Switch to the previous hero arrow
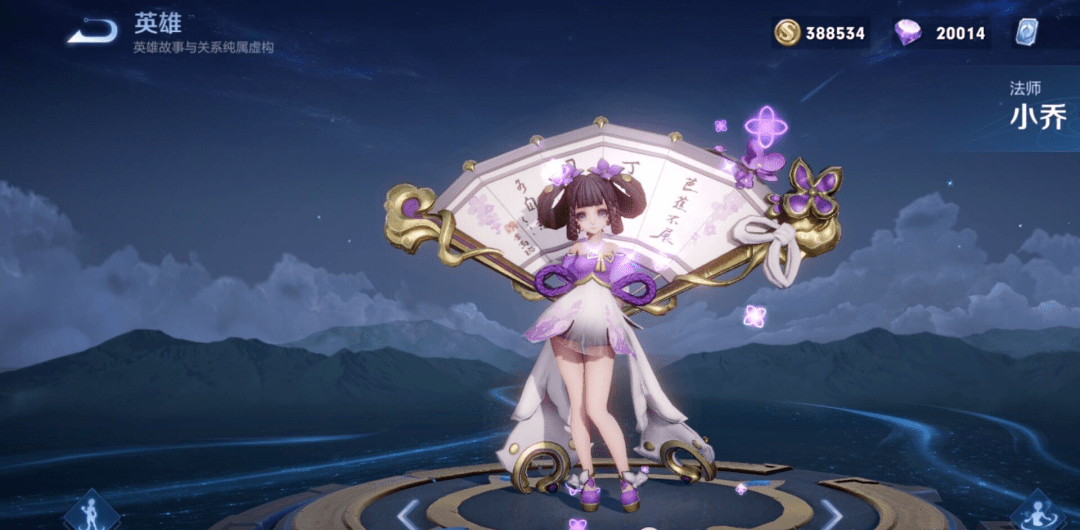 pos(408,515)
